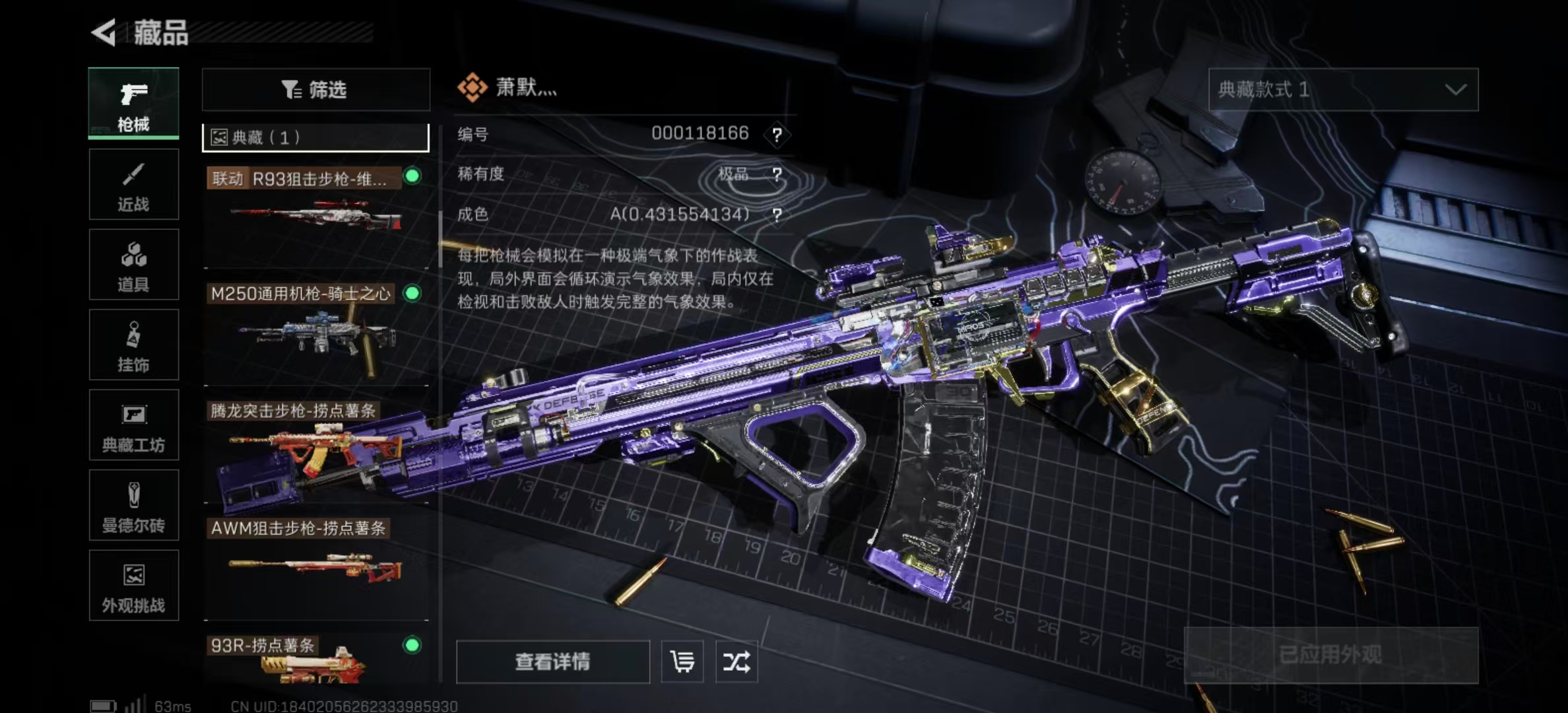Show help for 成色 wear grade

[777, 215]
